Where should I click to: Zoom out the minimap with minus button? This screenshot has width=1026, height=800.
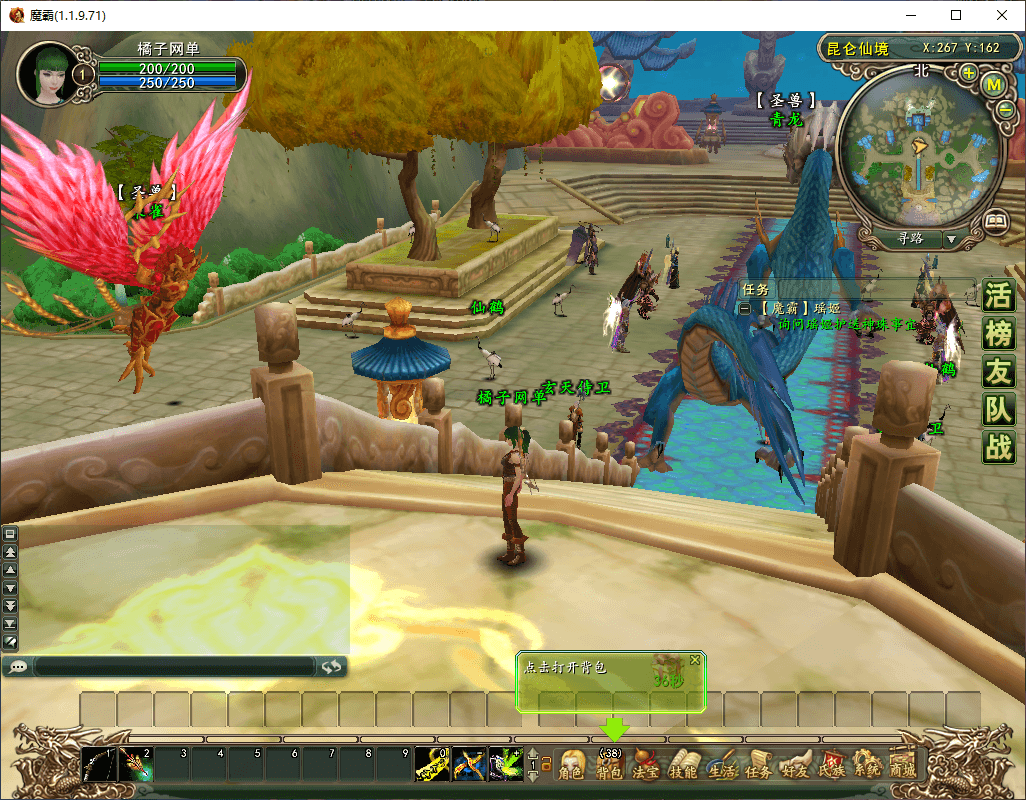coord(1005,110)
